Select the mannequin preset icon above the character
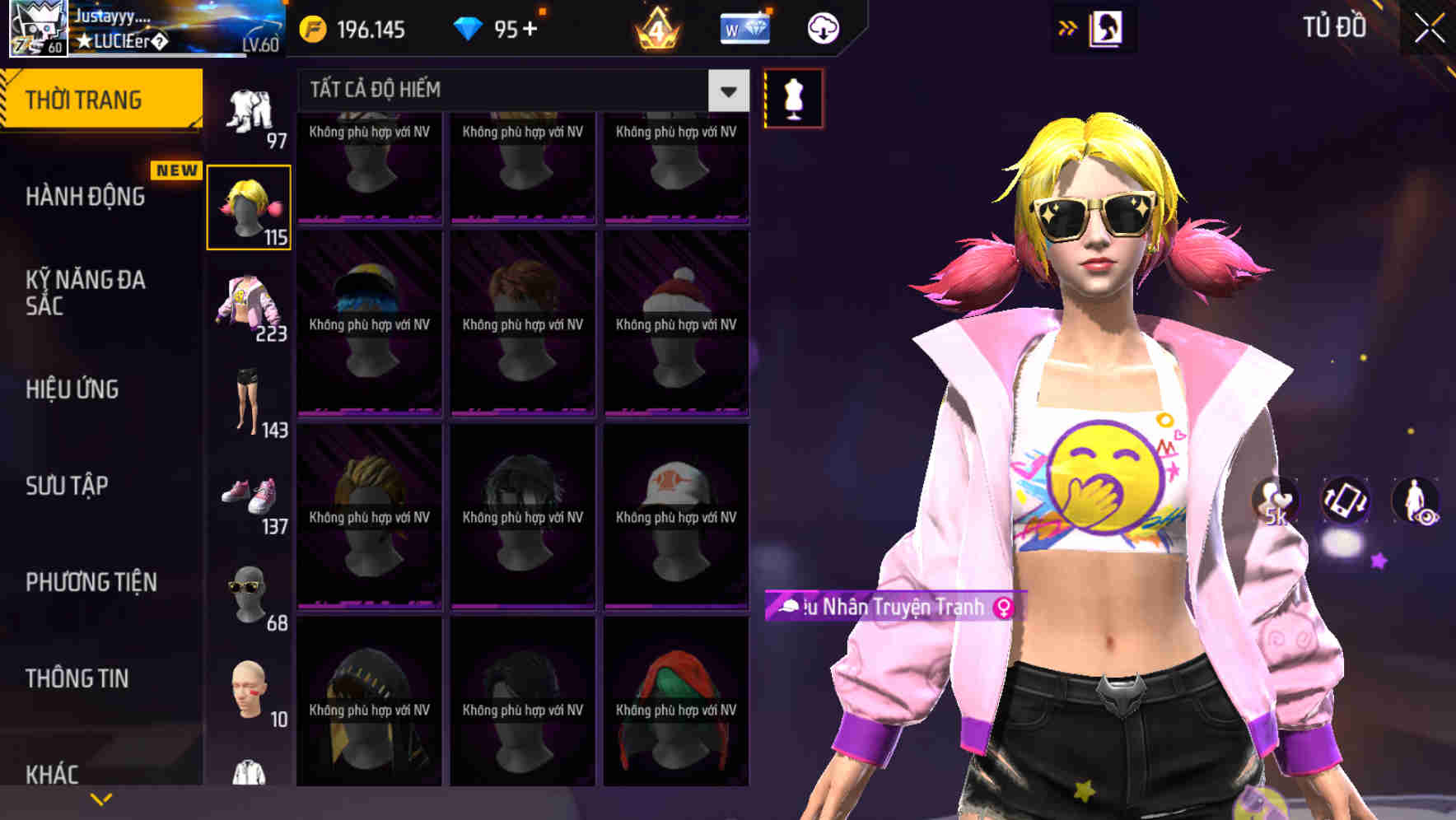Screen dimensions: 1456x820 (793, 97)
